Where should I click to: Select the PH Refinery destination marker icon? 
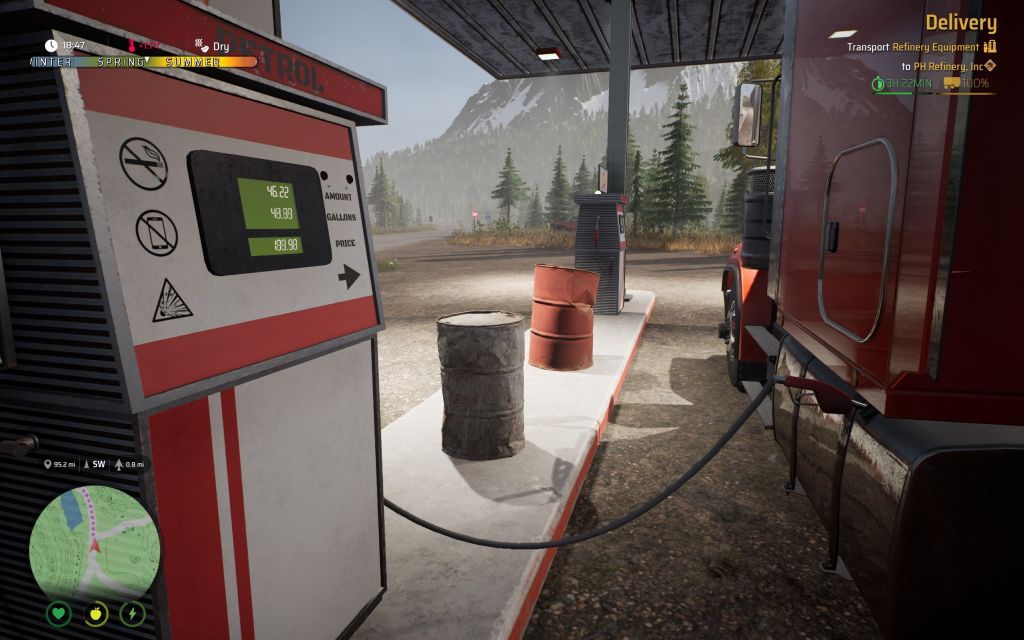[x=990, y=66]
